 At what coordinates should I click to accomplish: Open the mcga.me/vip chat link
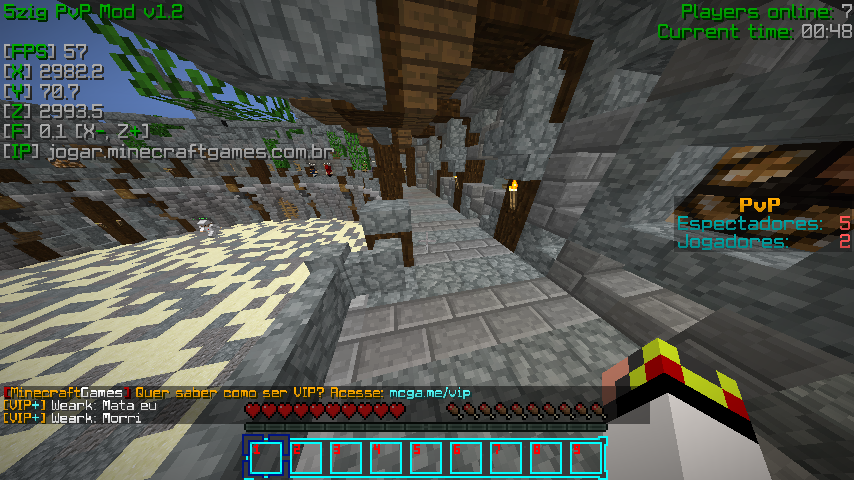429,393
